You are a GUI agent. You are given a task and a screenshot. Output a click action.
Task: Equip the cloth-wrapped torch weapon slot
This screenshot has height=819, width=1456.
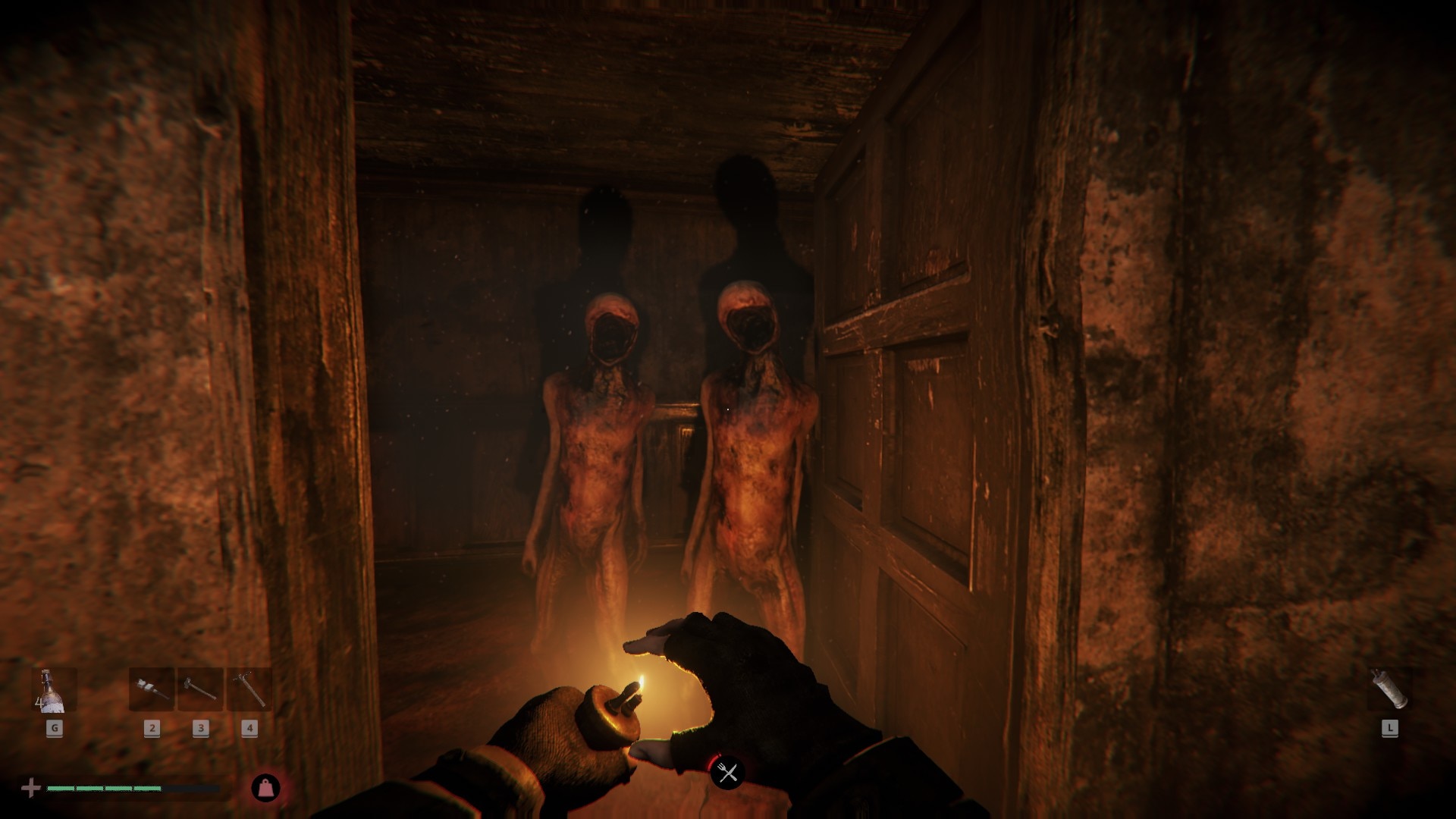(152, 689)
